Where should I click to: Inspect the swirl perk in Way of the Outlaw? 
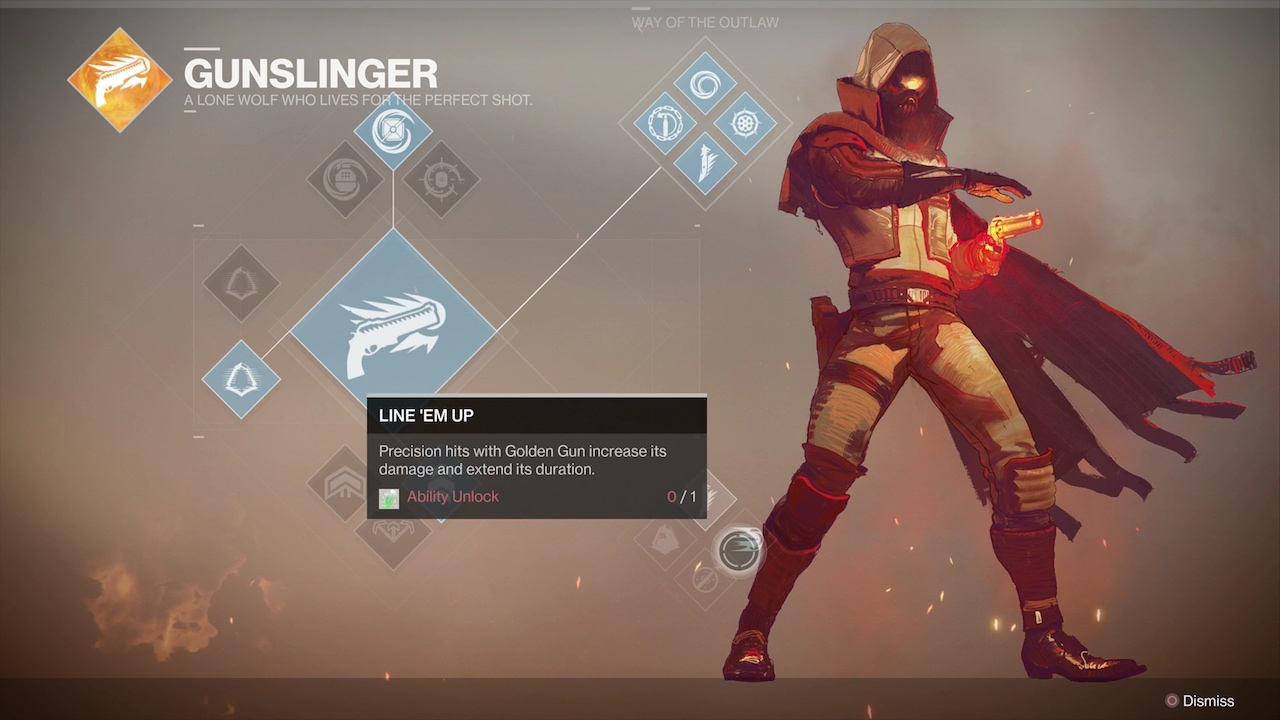(x=705, y=86)
